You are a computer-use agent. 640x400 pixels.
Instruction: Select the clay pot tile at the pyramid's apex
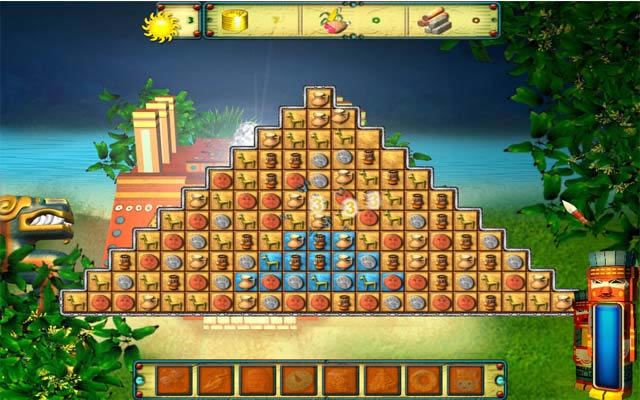(x=319, y=98)
